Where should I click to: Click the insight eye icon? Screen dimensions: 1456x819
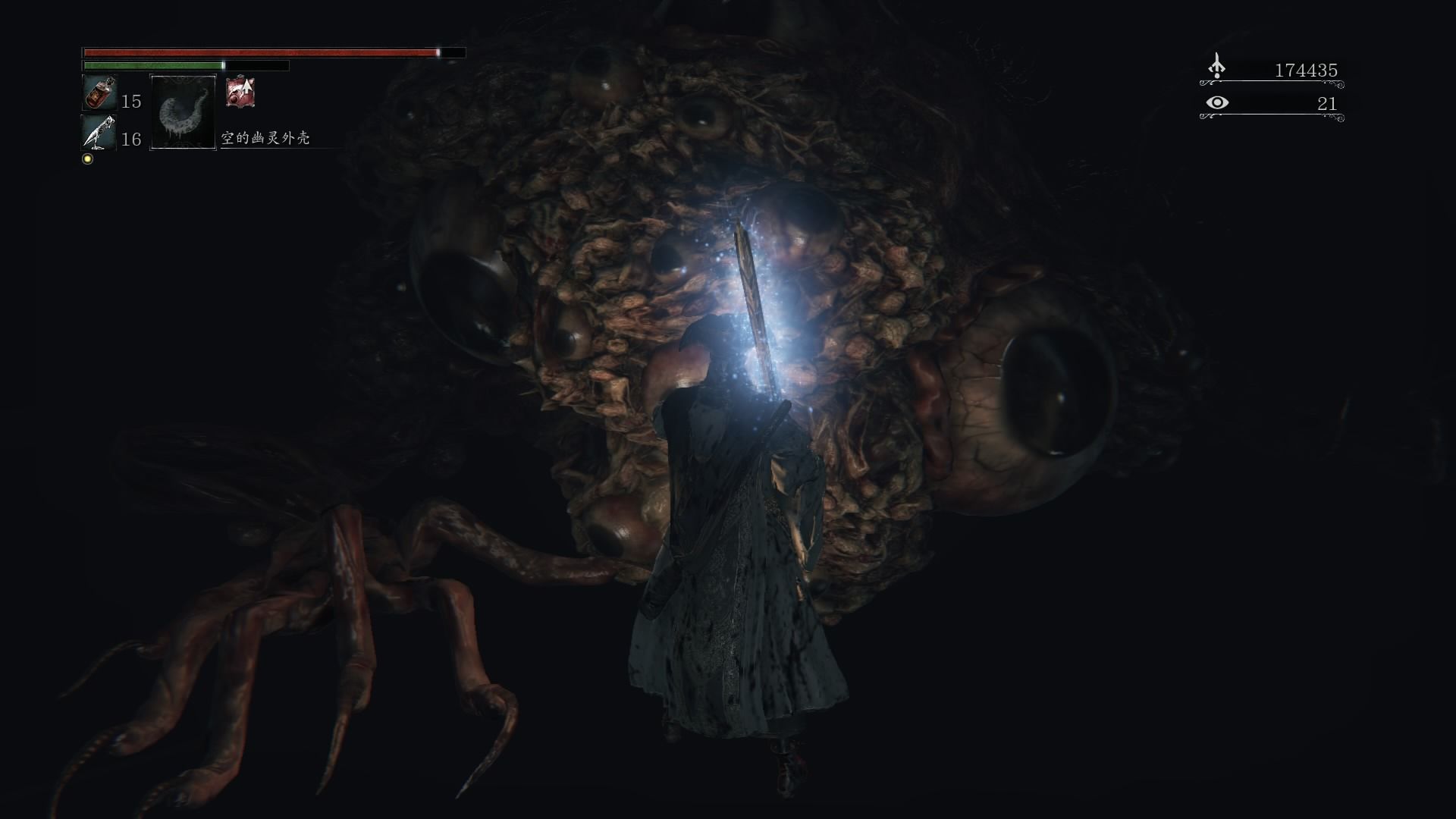(1217, 102)
